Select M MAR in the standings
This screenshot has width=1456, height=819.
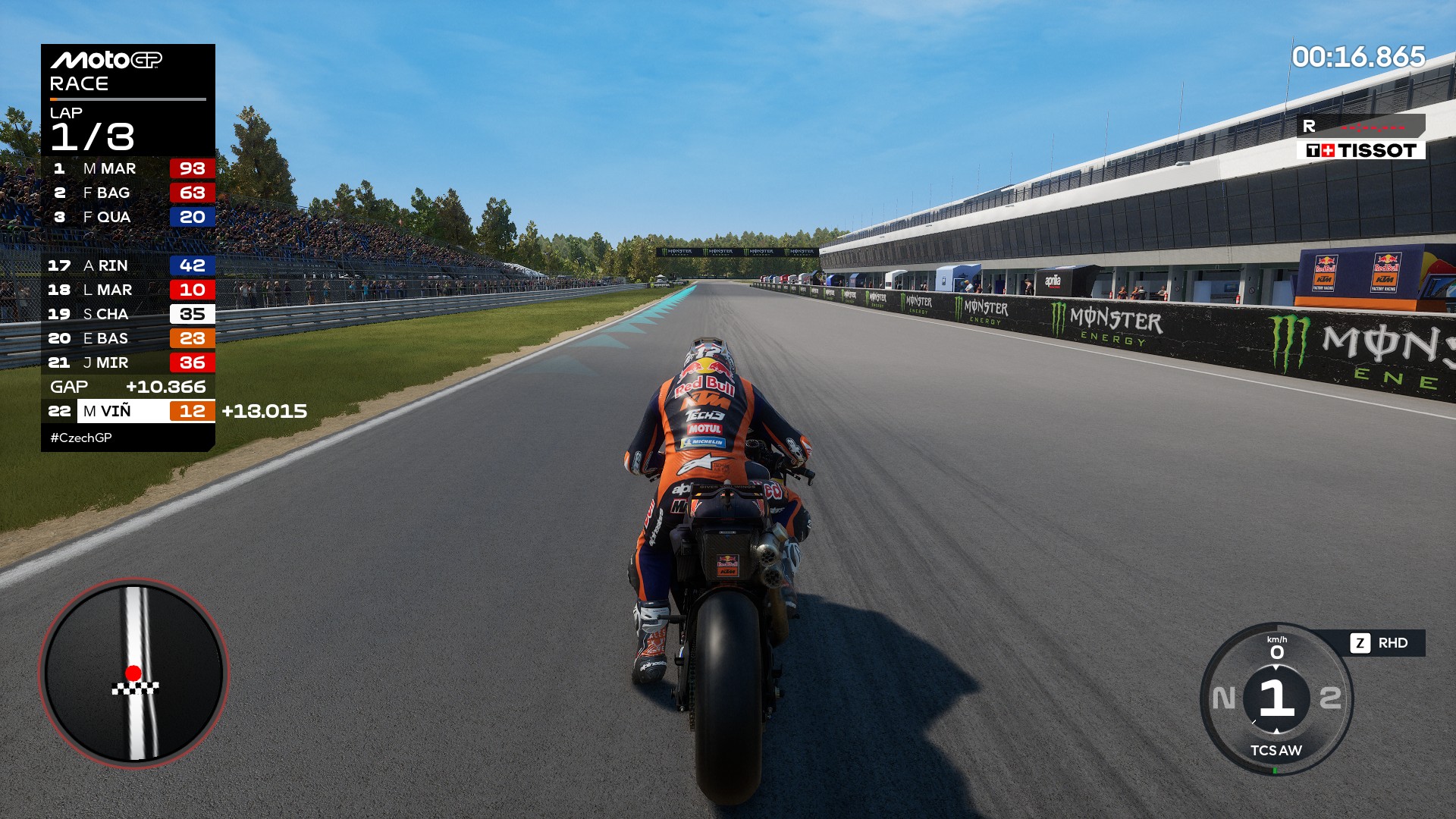(x=127, y=168)
